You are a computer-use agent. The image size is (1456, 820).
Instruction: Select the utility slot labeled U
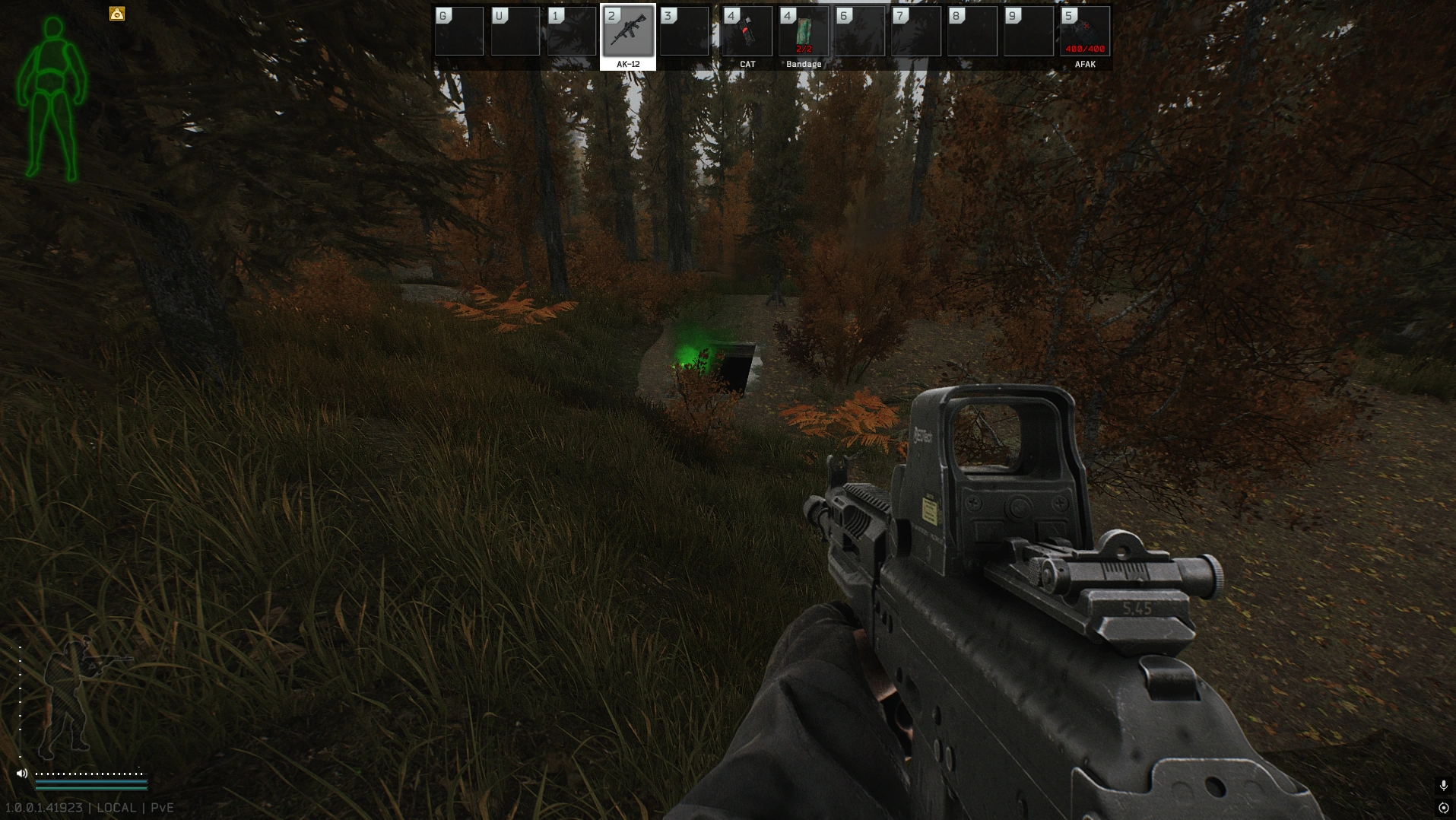(x=515, y=32)
